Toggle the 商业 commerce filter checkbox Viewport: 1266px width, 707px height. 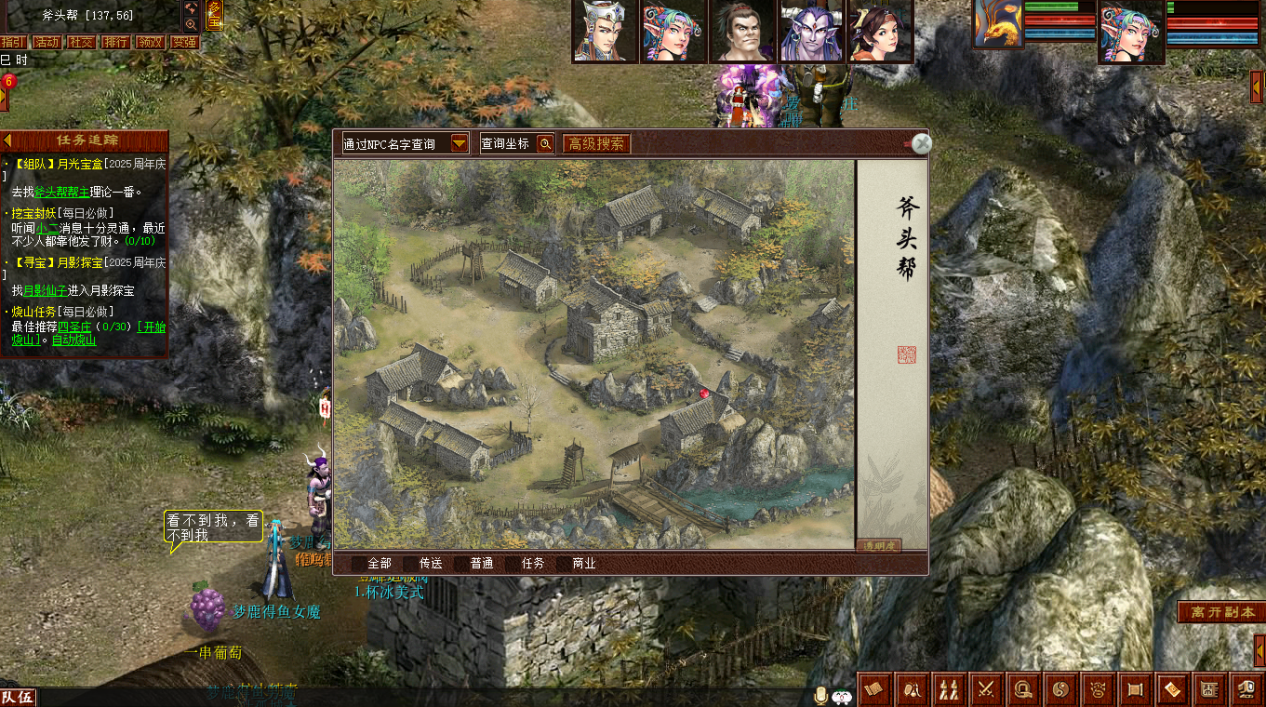tap(563, 564)
